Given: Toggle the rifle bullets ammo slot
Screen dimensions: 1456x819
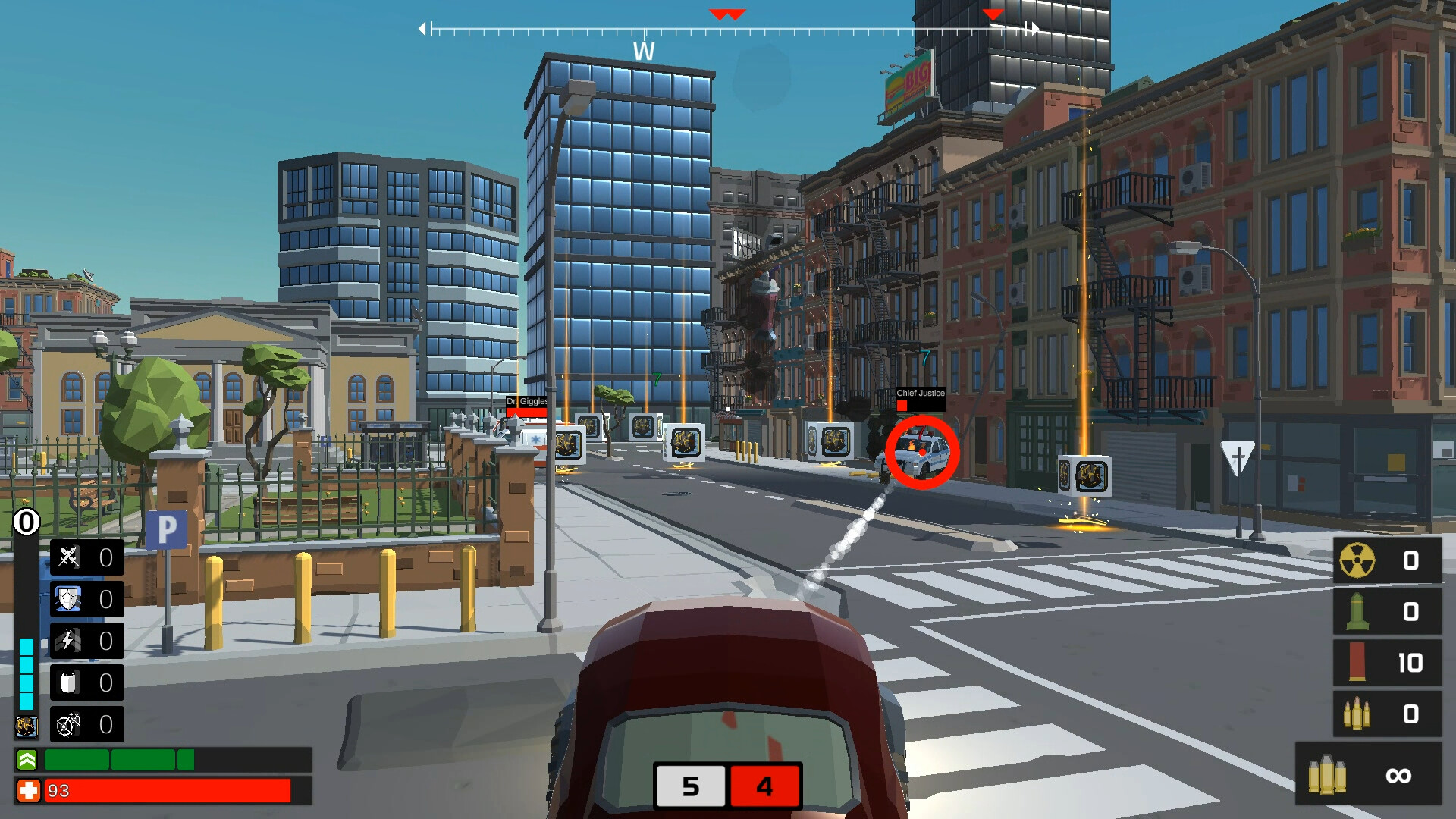Looking at the screenshot, I should click(x=1357, y=713).
